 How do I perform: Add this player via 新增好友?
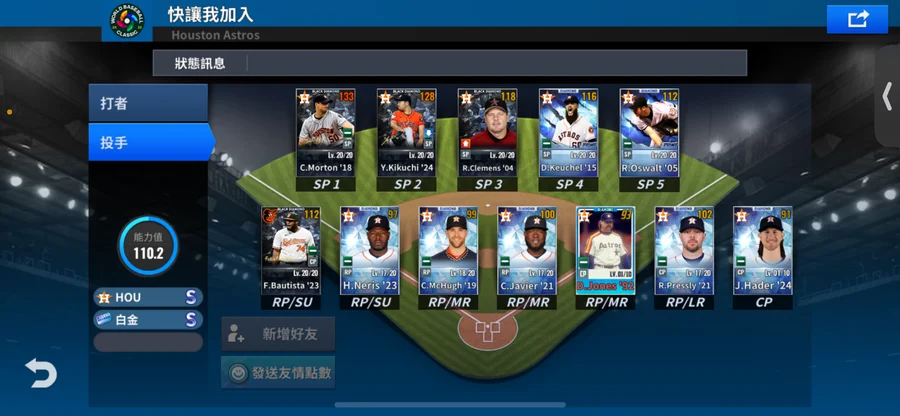tap(278, 334)
